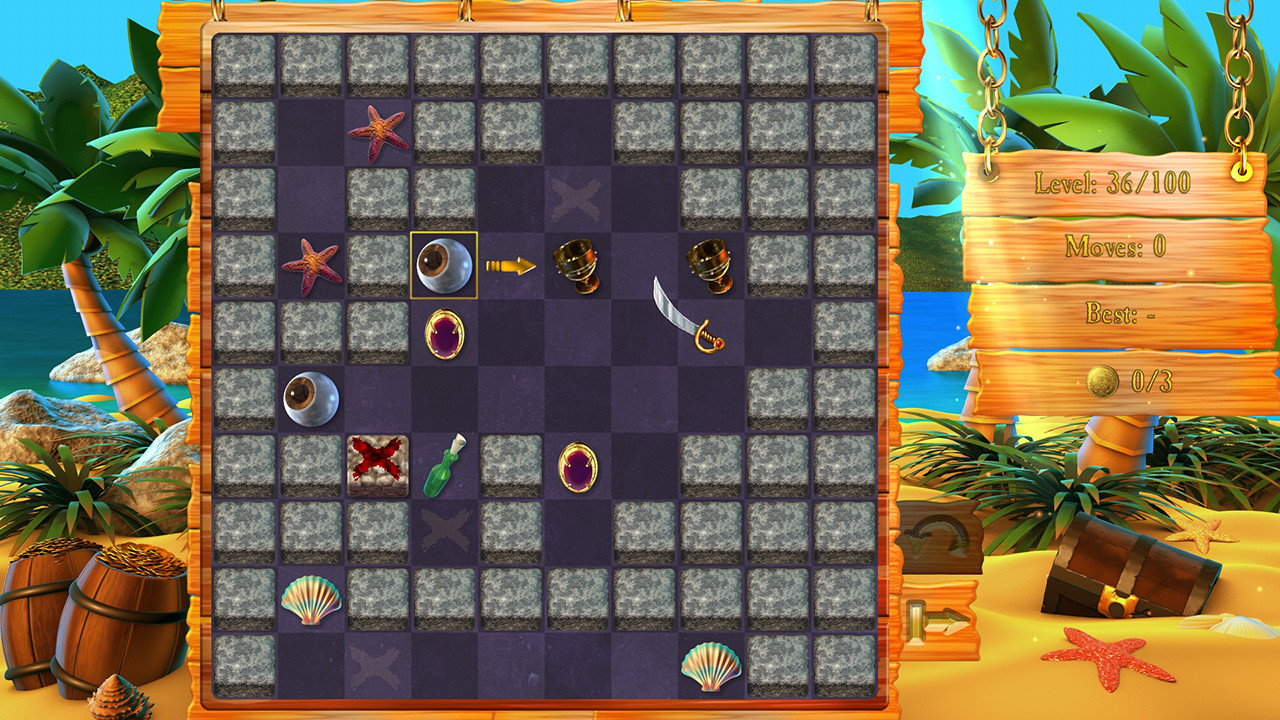The image size is (1280, 720).
Task: Select the lower eyeball on the left side
Action: tap(310, 397)
